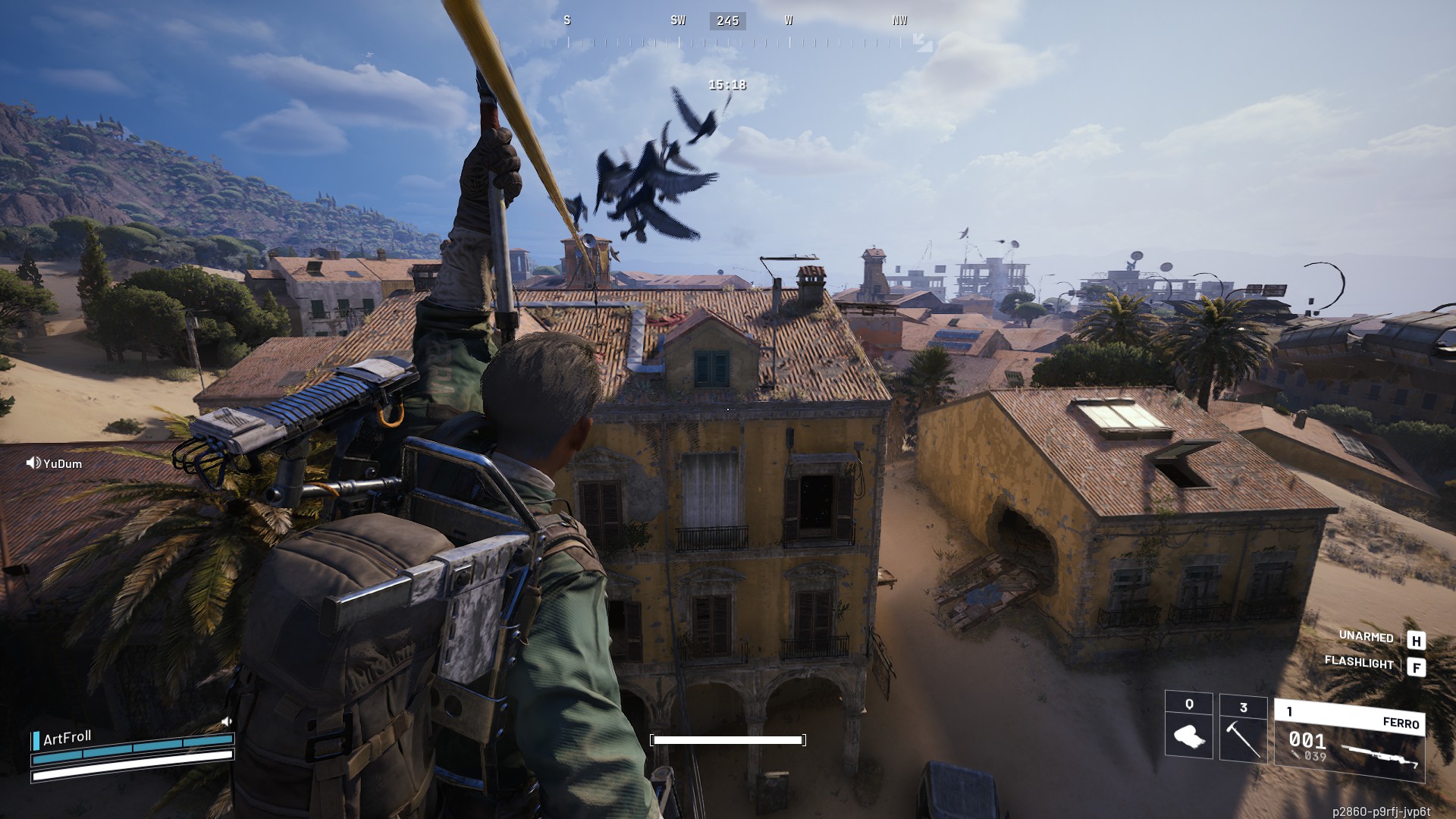Select teammate YuDum's voice indicator
Screen dimensions: 1456x819
(33, 463)
